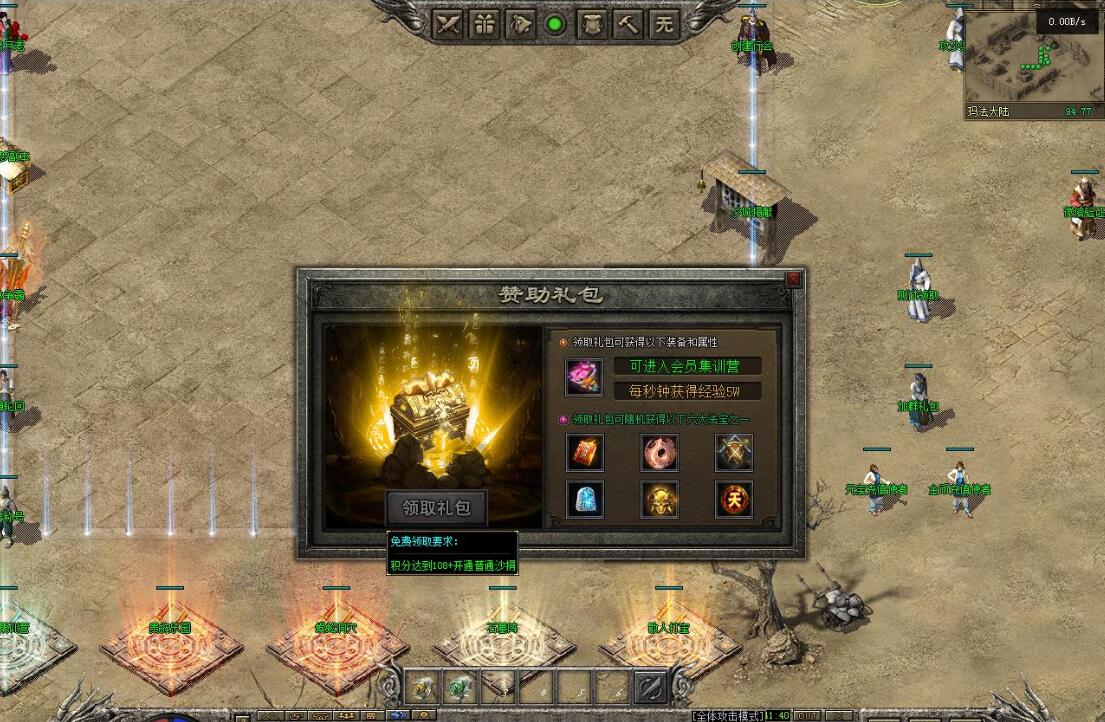Screen dimensions: 1105x722
Task: Open the gift box menu icon
Action: pyautogui.click(x=484, y=25)
